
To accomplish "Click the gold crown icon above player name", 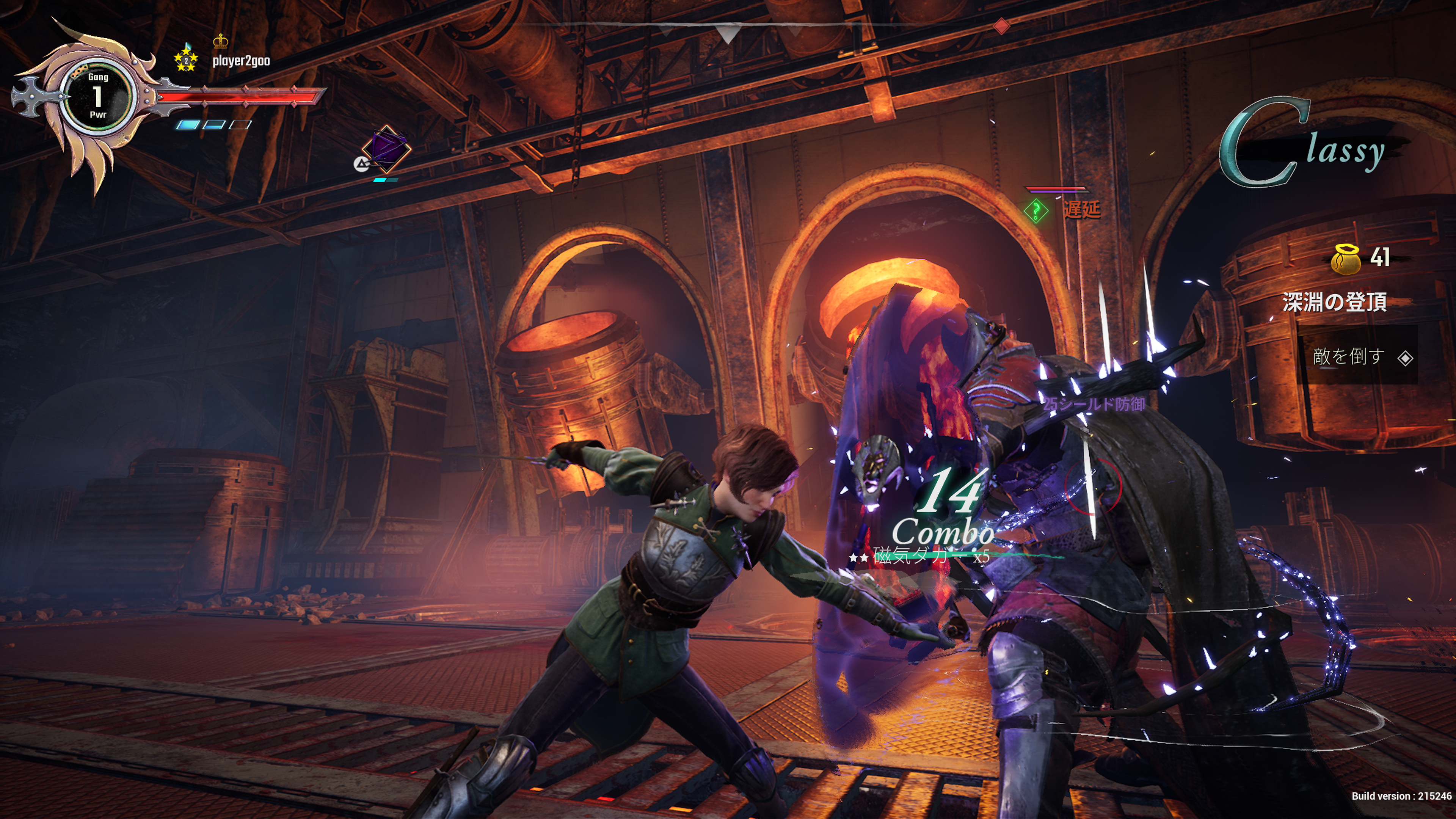I will pos(220,41).
